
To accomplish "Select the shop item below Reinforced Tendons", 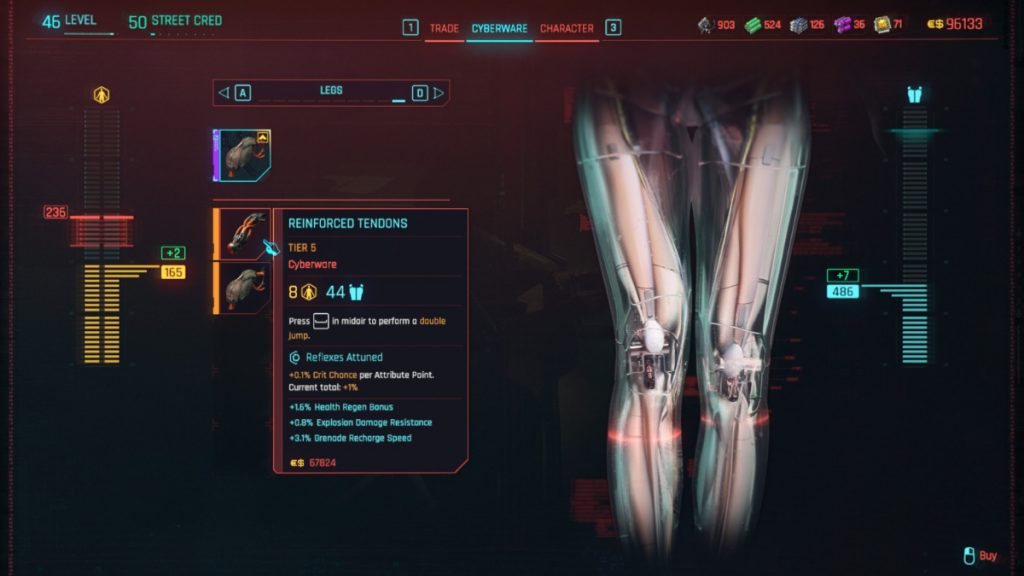I will [x=243, y=288].
